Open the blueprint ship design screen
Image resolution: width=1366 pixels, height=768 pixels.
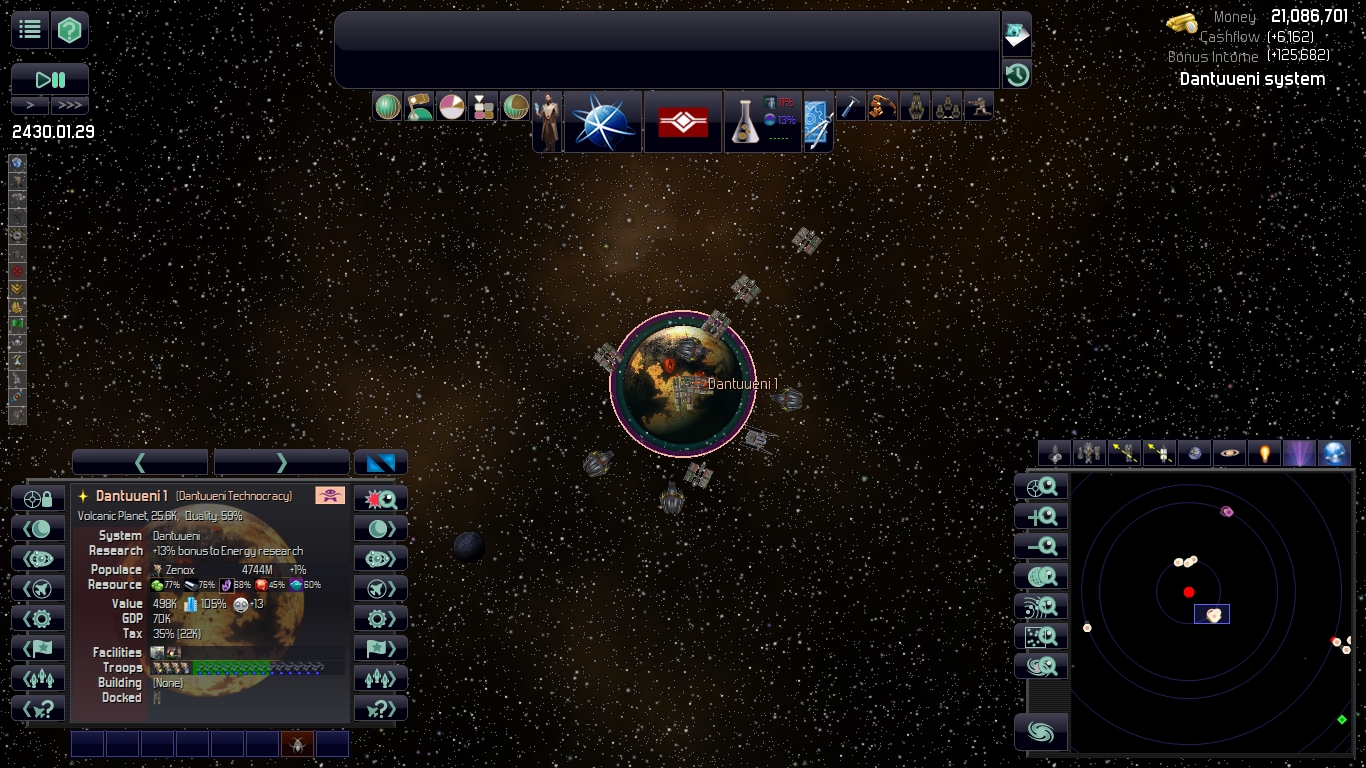coord(817,122)
